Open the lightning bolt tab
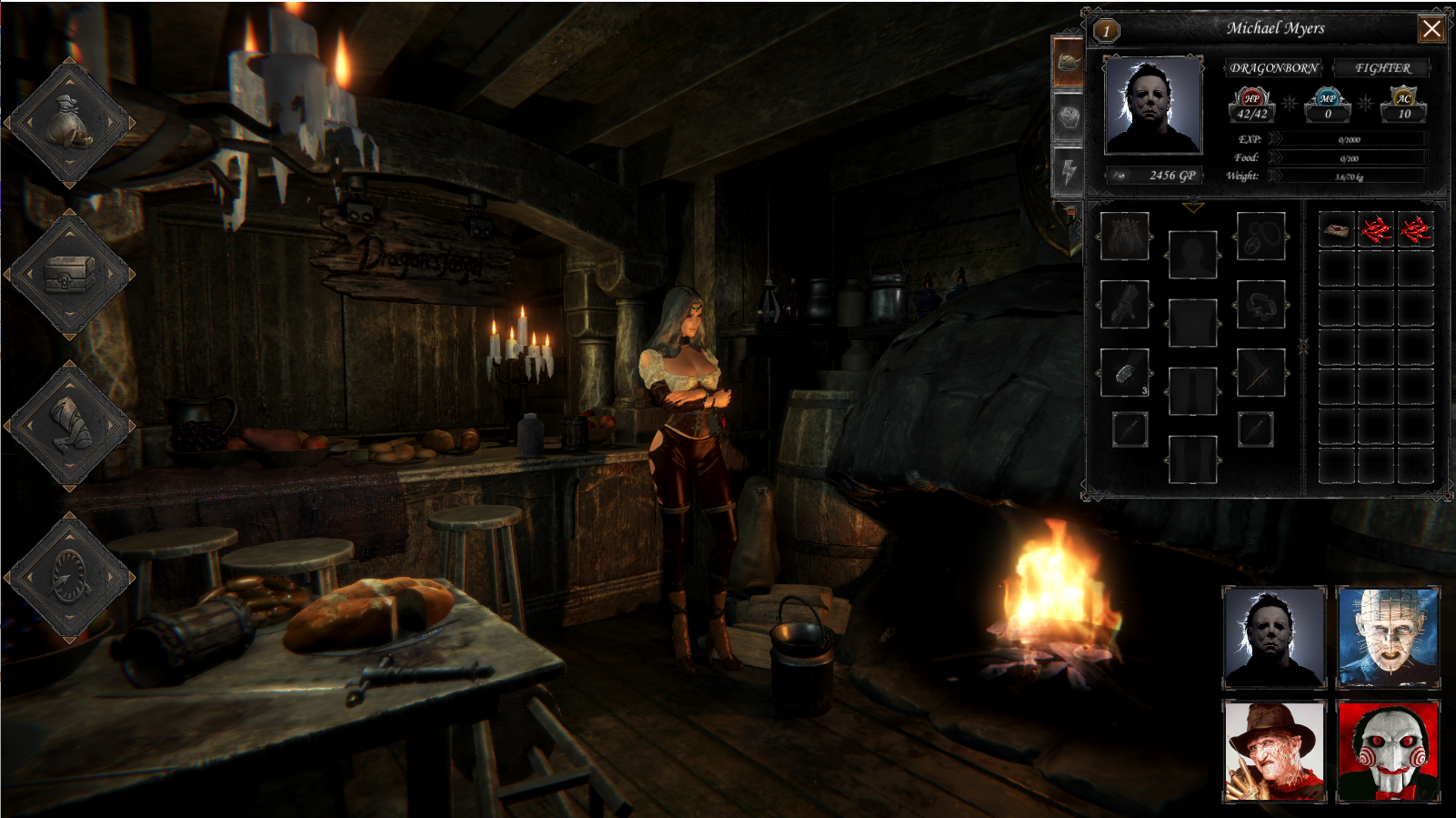 (1068, 170)
